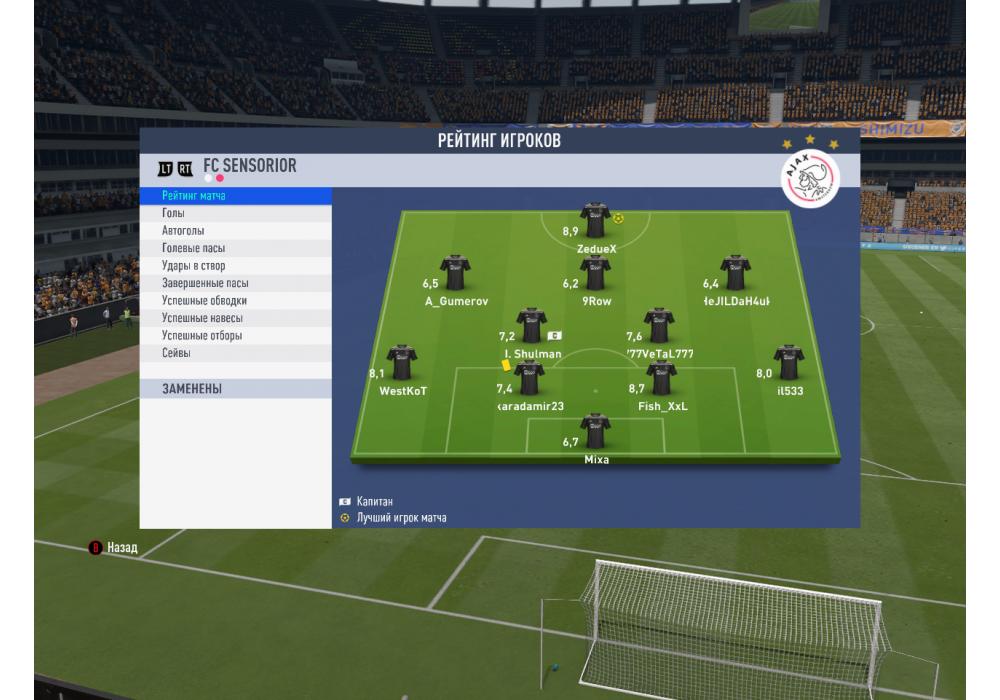This screenshot has height=700, width=1000.
Task: Open the 'Автоголы' stat category
Action: 235,231
